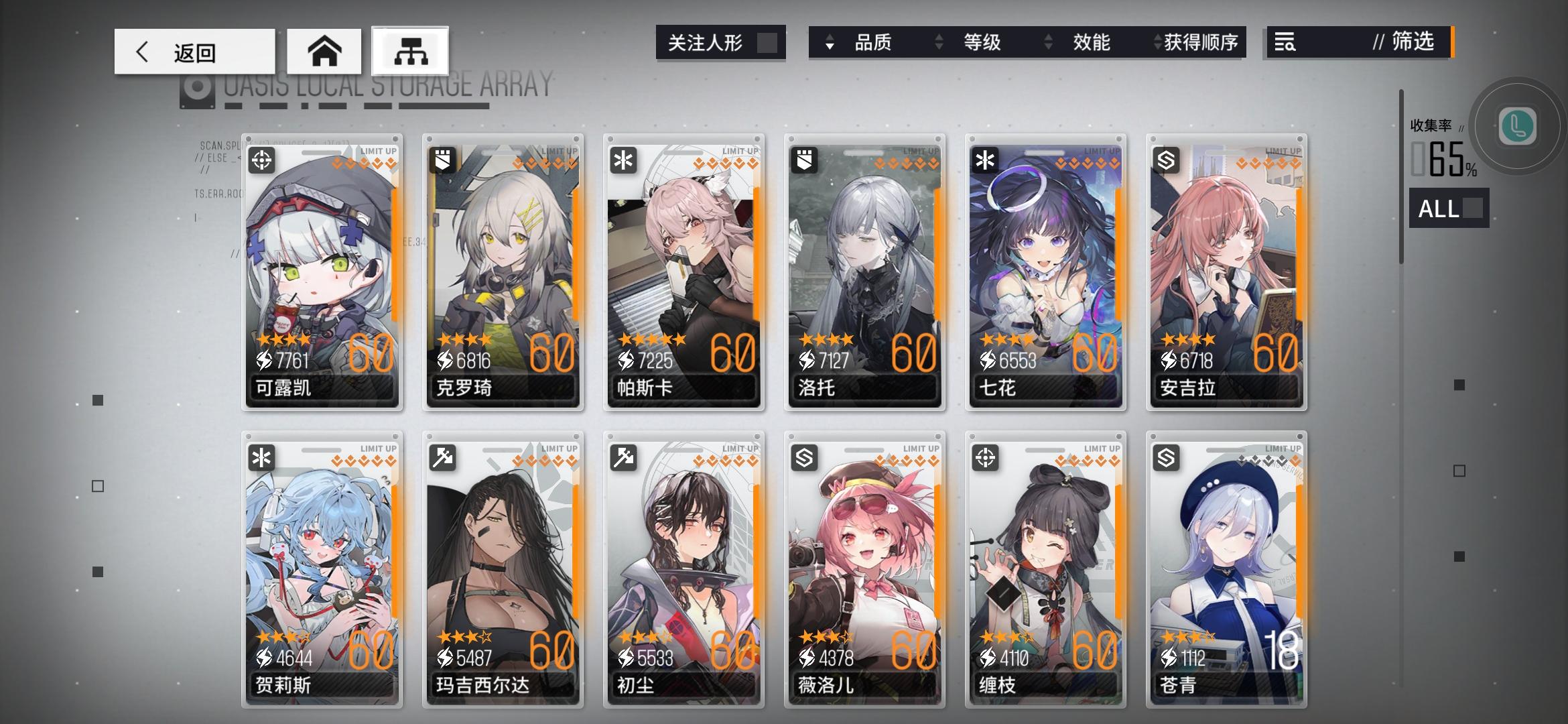Click the descending sort arrow left of 品质
Viewport: 1568px width, 724px height.
(830, 47)
